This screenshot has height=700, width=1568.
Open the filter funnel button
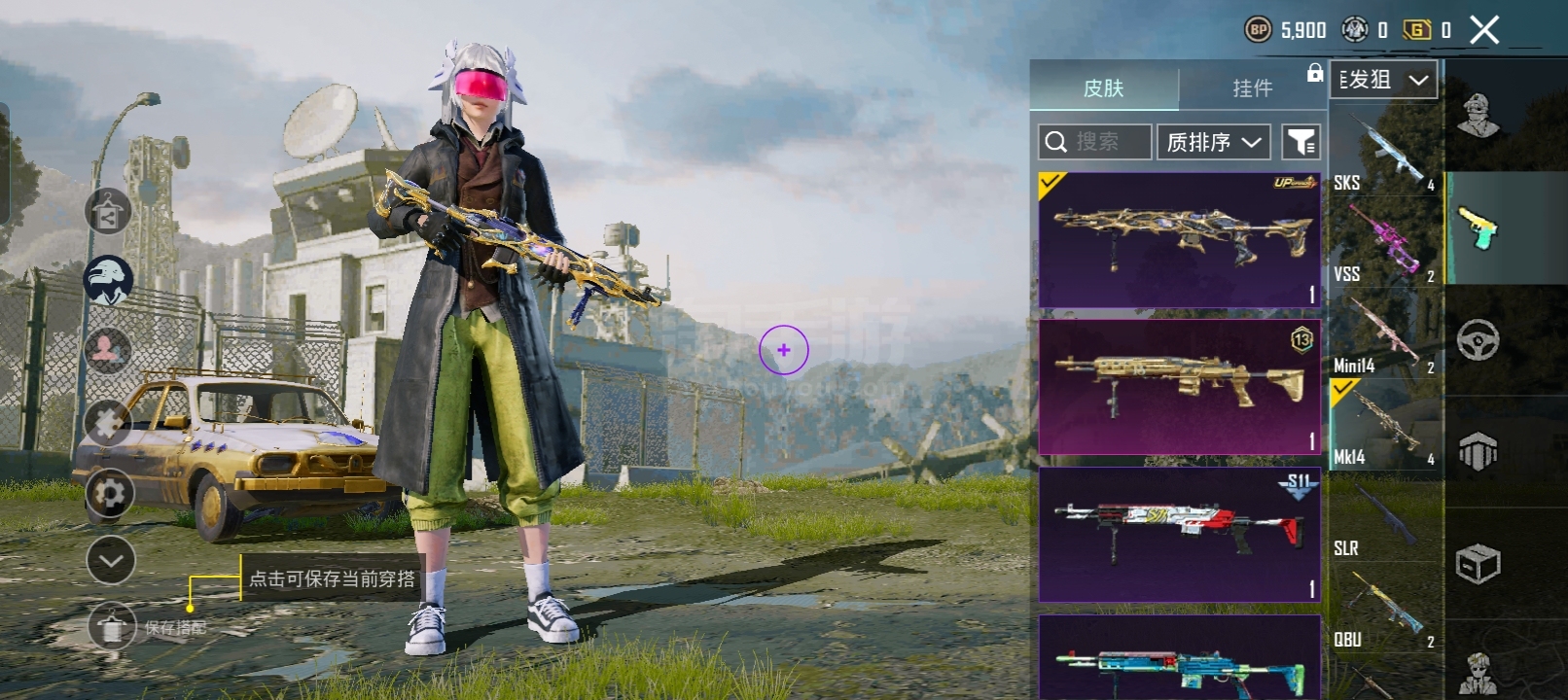click(x=1301, y=142)
